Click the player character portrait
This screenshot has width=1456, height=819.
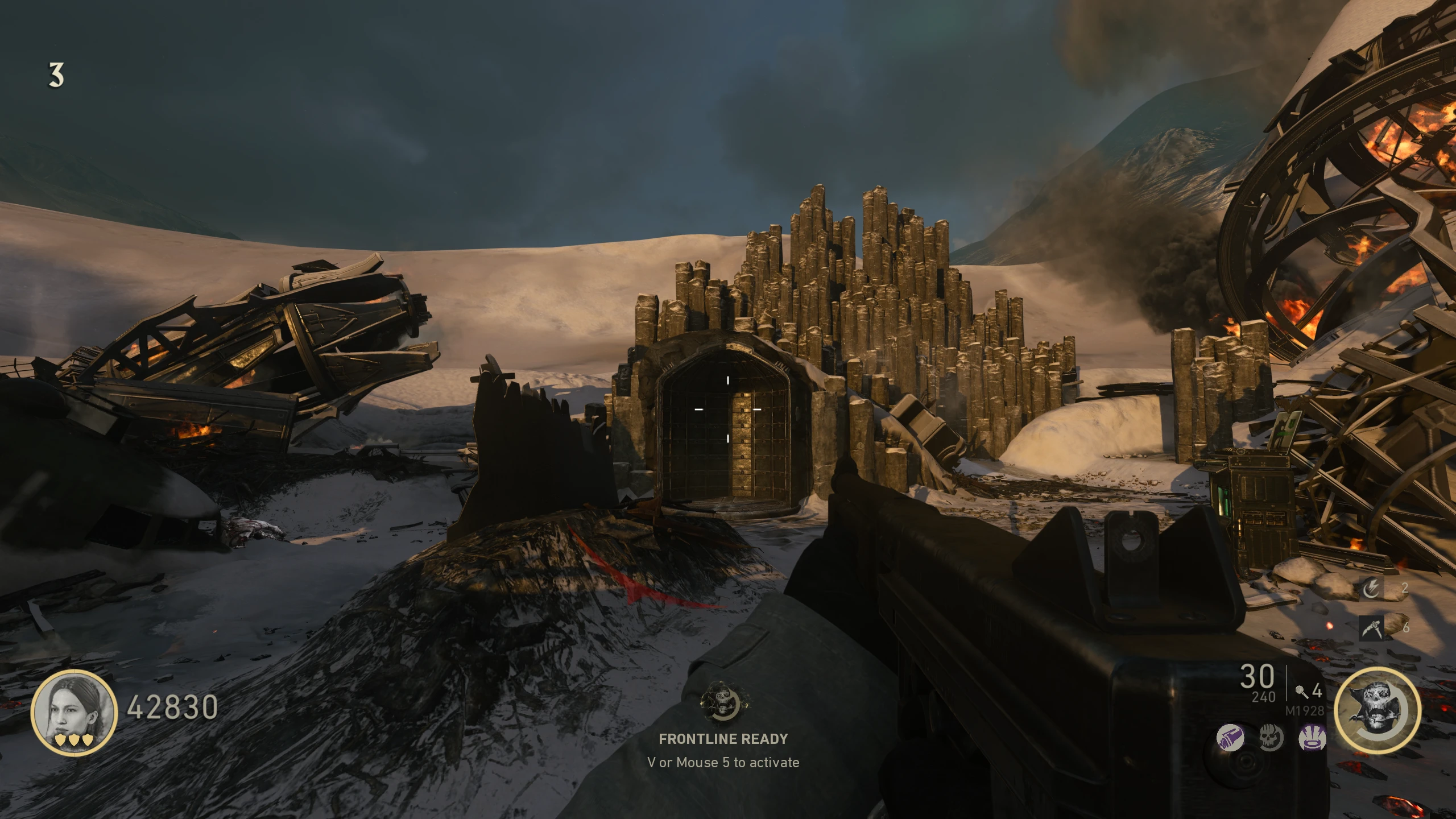(74, 712)
